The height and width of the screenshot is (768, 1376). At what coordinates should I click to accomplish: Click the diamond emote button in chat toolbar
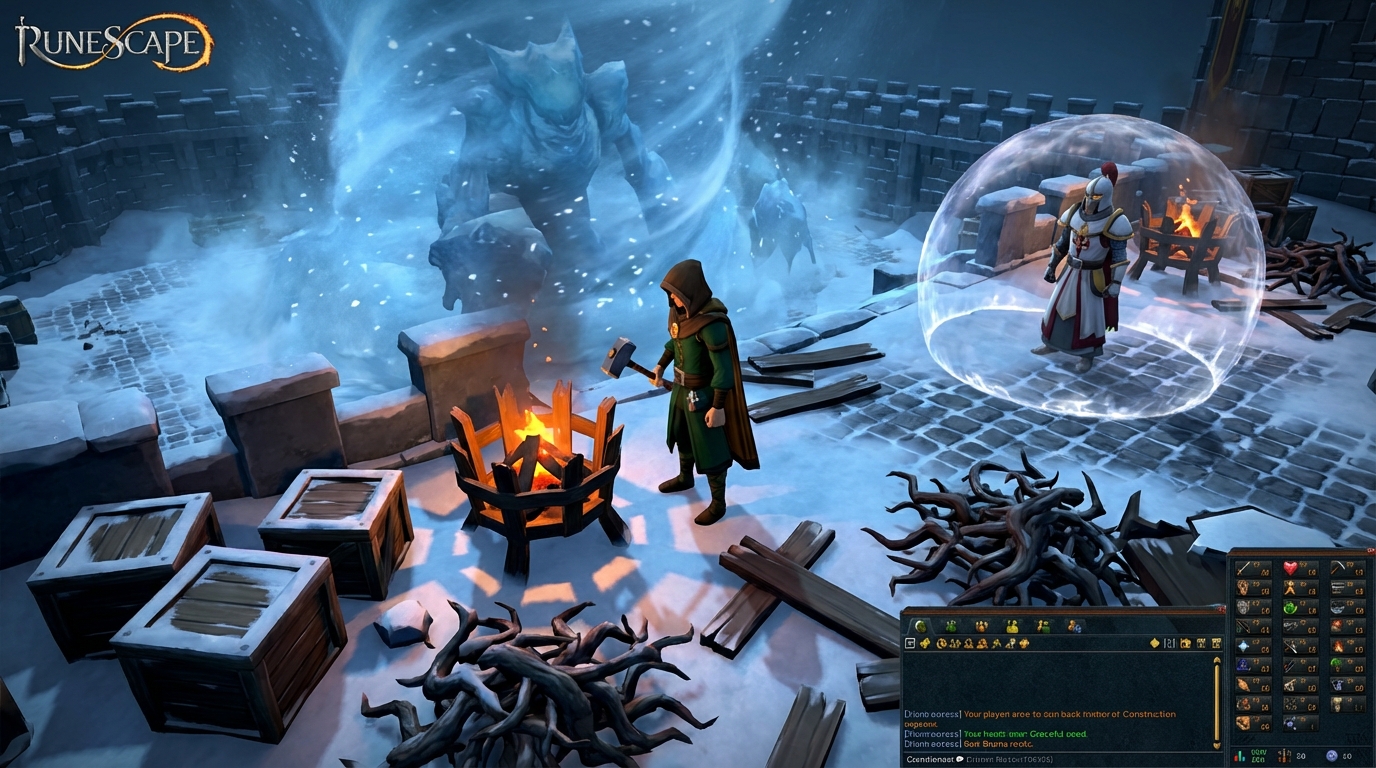(x=1155, y=644)
